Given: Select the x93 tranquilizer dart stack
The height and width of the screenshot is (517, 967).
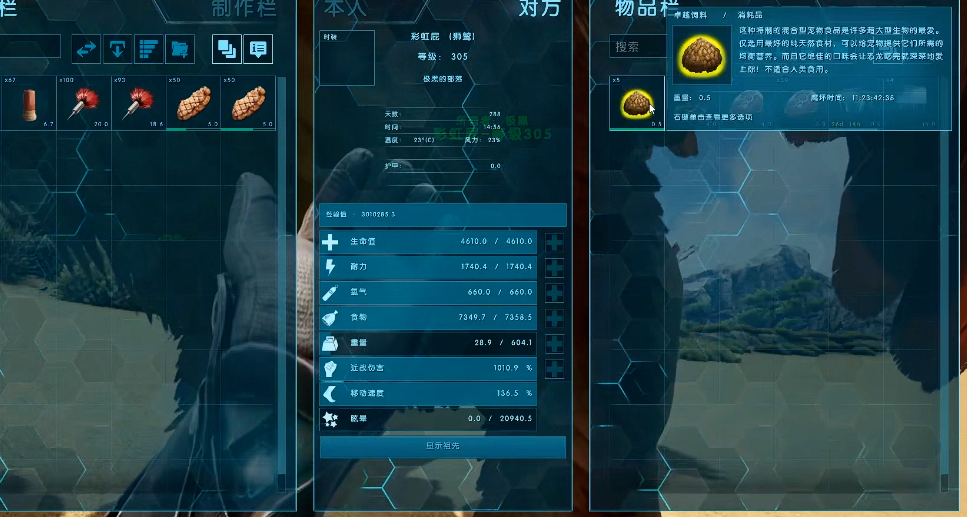Looking at the screenshot, I should point(138,103).
